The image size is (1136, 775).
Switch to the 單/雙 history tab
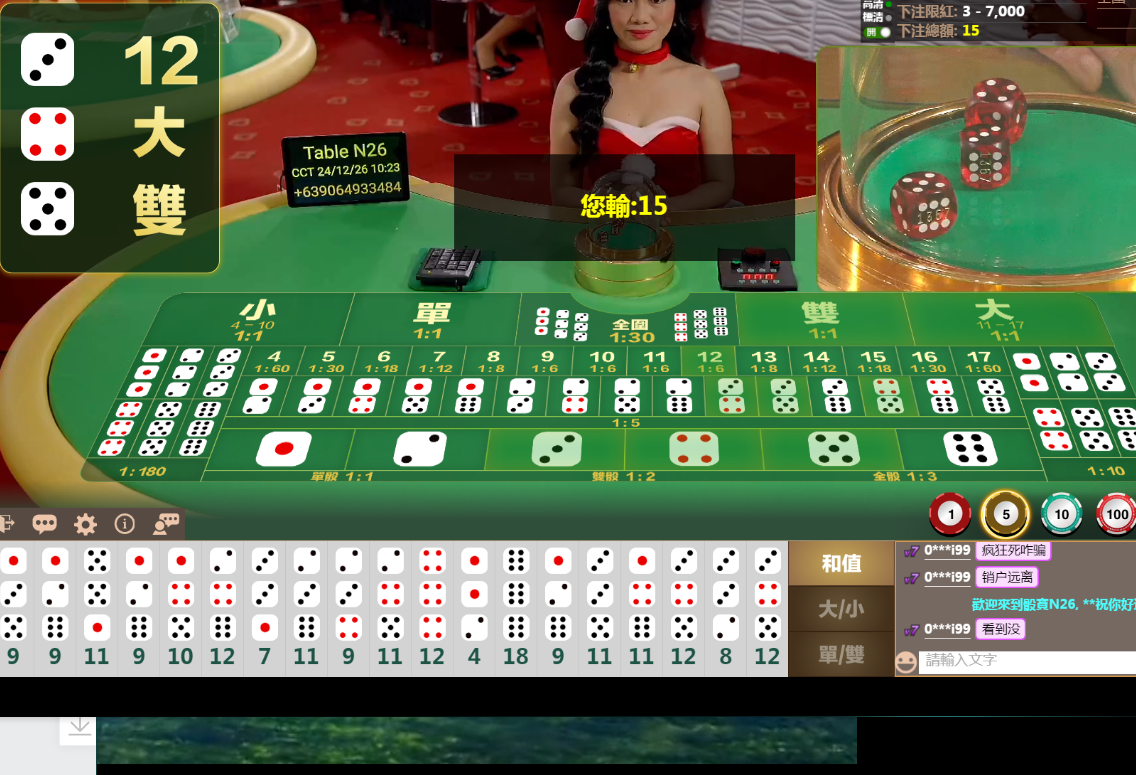tap(841, 654)
